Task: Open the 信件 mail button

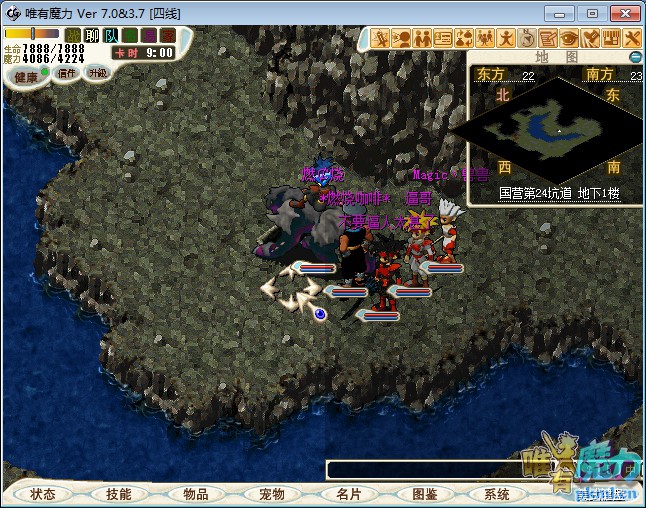Action: (67, 73)
